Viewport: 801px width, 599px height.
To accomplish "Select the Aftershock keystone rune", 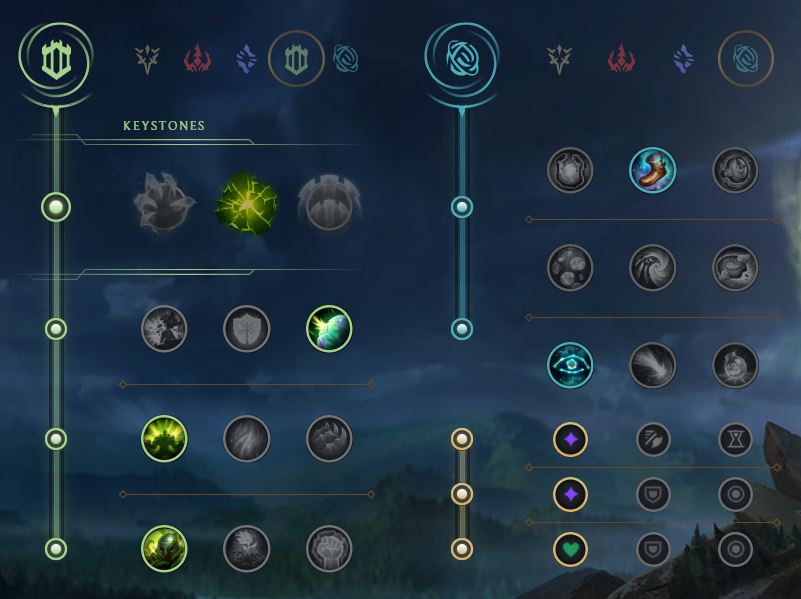I will tap(247, 206).
